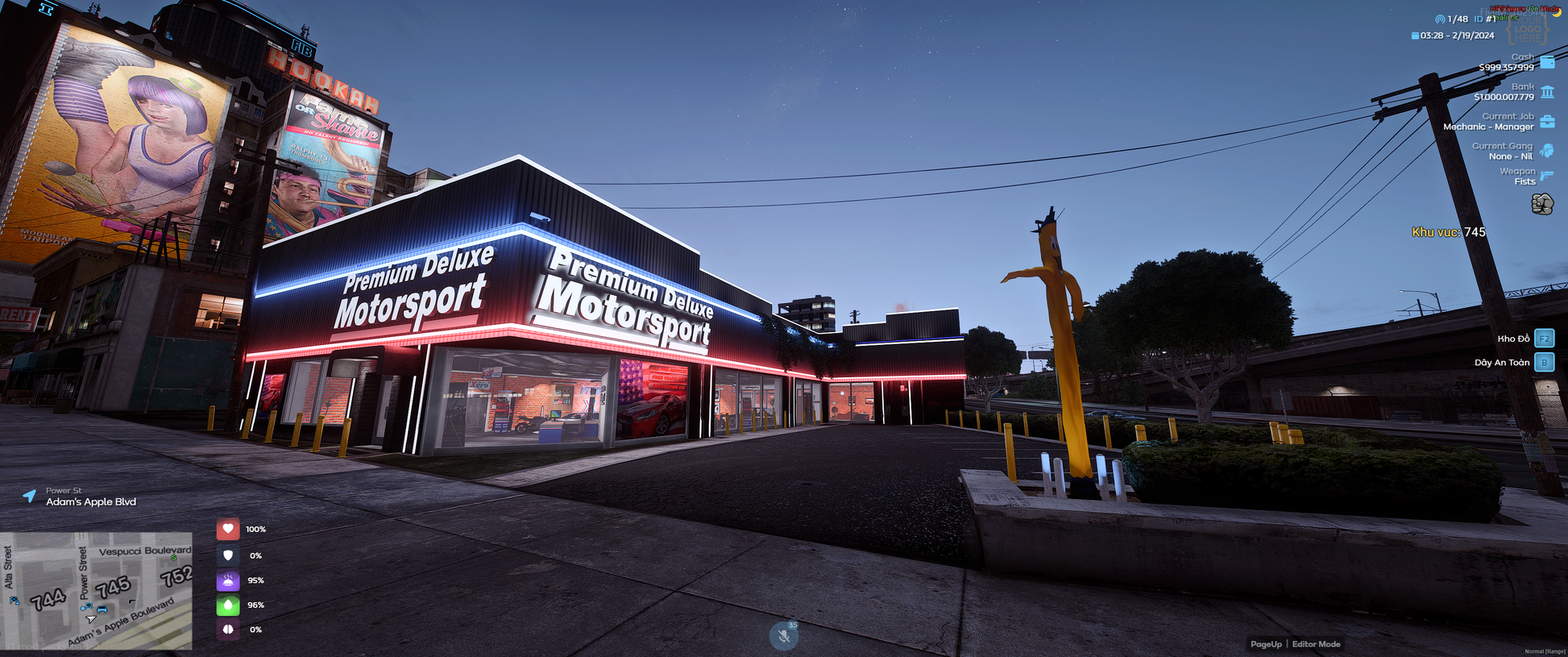This screenshot has width=1568, height=657.
Task: Select the purple hunger food icon
Action: [x=228, y=580]
